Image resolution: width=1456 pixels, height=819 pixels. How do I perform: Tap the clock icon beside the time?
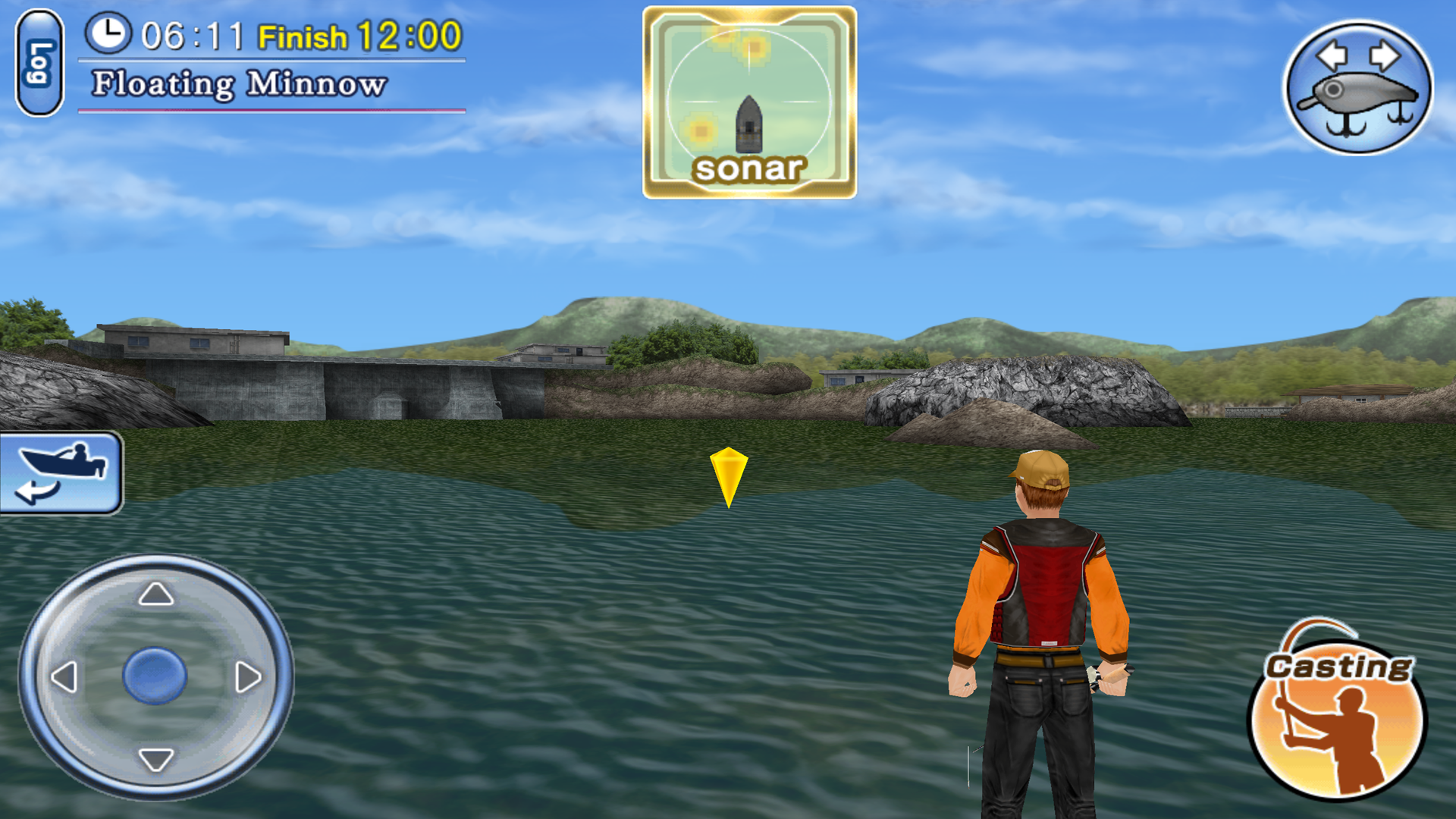110,34
